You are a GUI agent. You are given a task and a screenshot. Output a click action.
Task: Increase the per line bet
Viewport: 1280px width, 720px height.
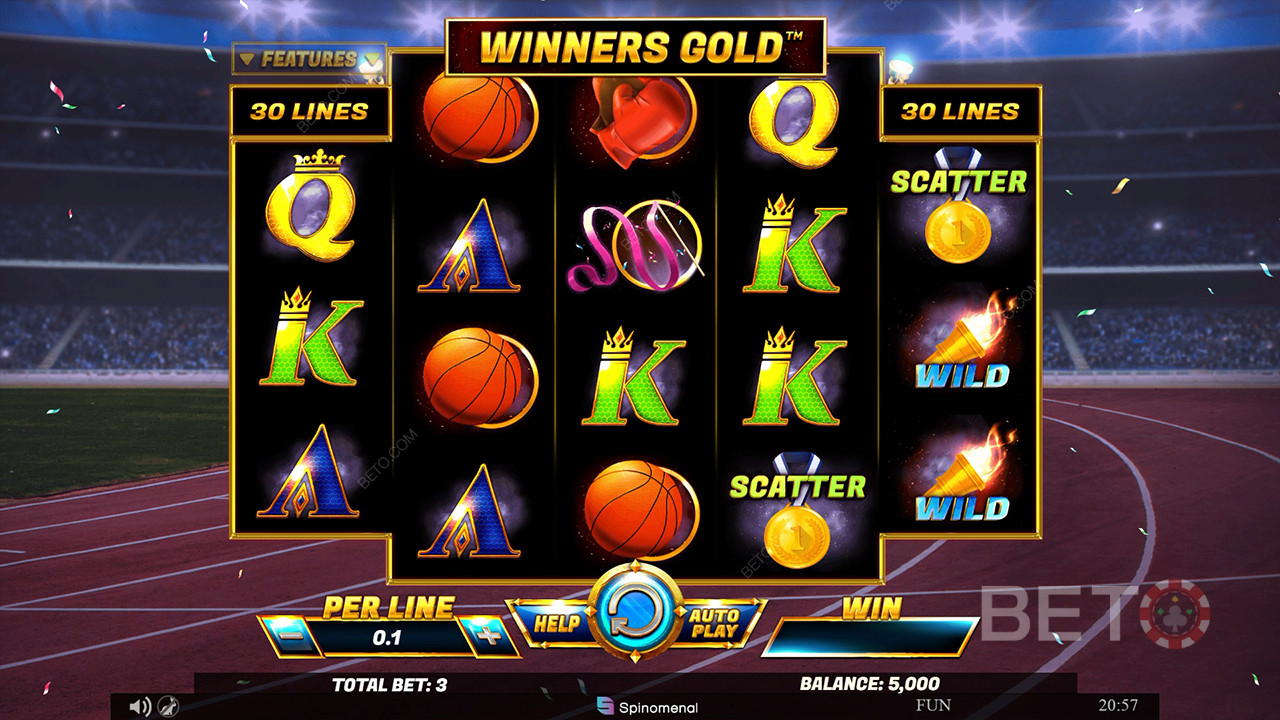point(489,637)
